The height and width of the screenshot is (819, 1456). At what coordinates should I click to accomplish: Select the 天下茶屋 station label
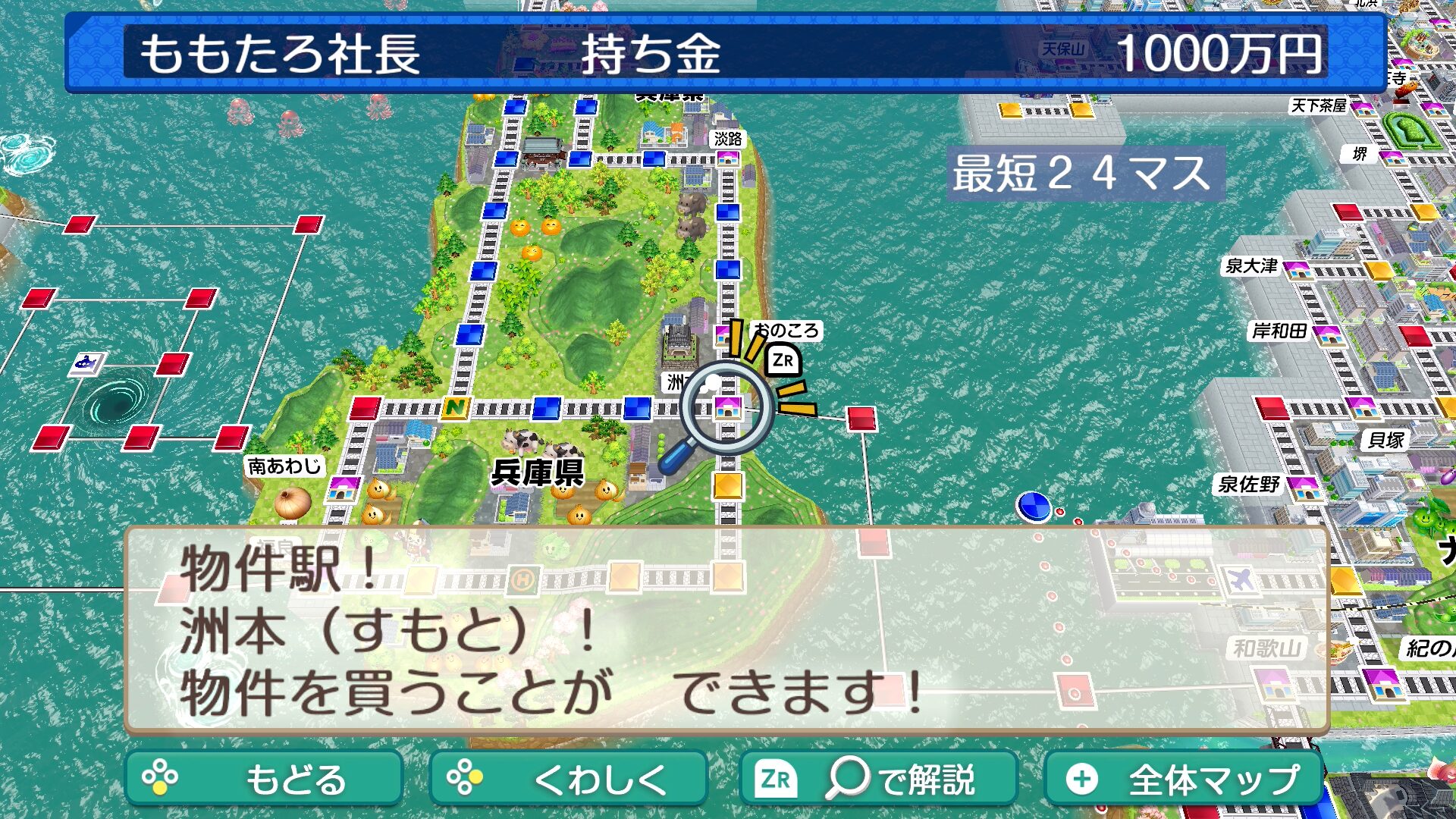(1318, 105)
